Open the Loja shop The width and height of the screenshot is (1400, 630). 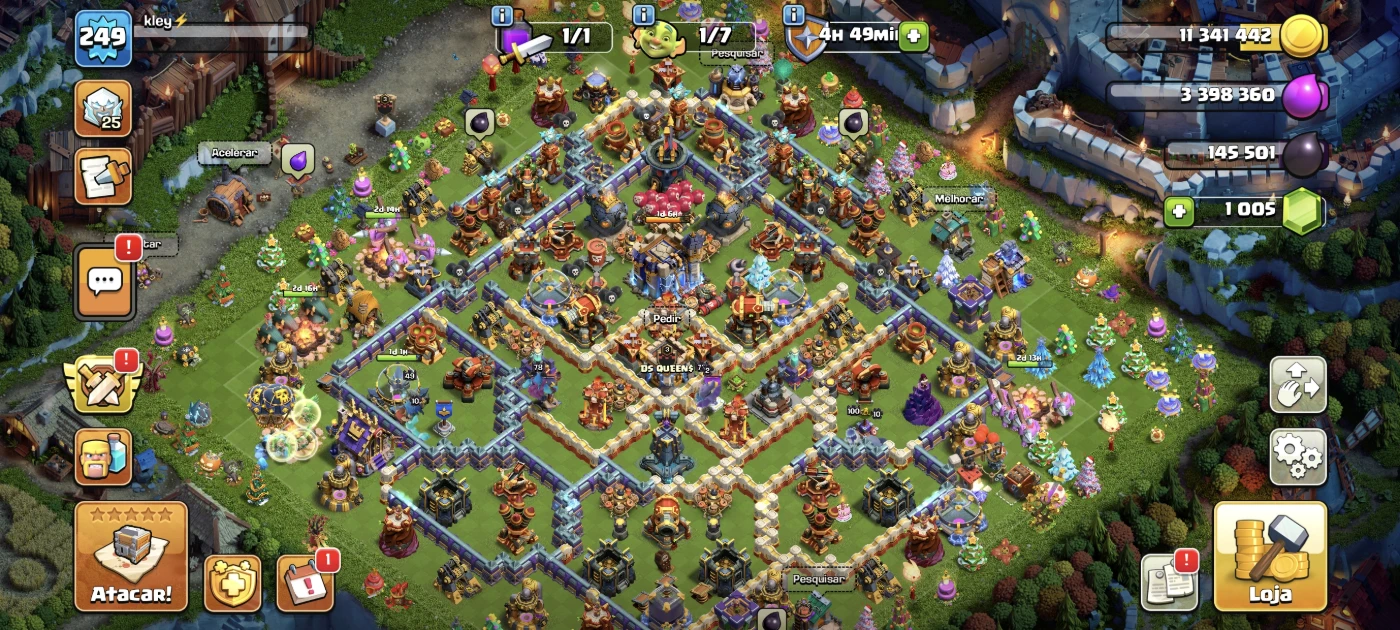click(x=1270, y=556)
